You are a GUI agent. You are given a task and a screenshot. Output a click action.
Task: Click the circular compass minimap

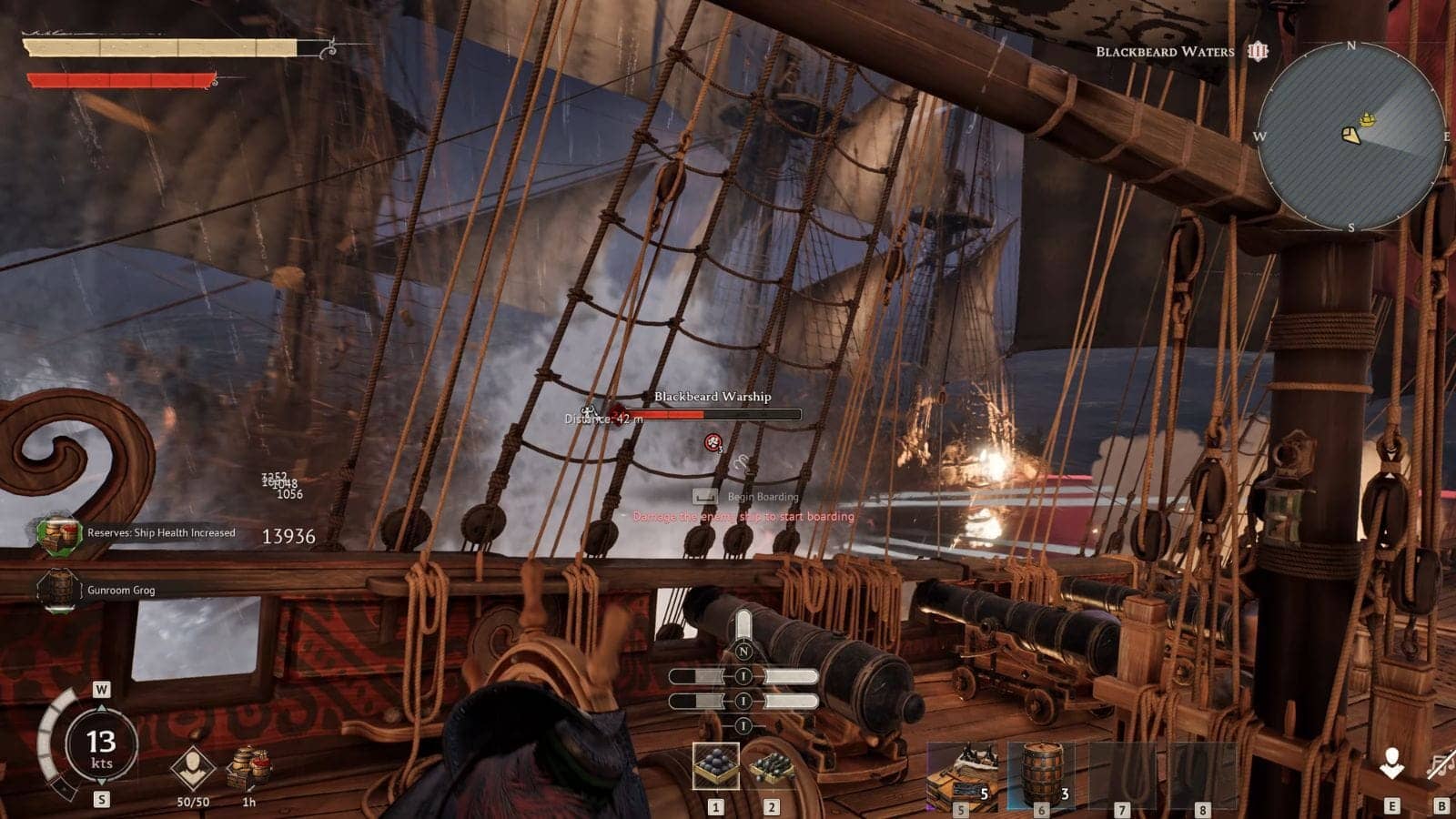point(1351,136)
